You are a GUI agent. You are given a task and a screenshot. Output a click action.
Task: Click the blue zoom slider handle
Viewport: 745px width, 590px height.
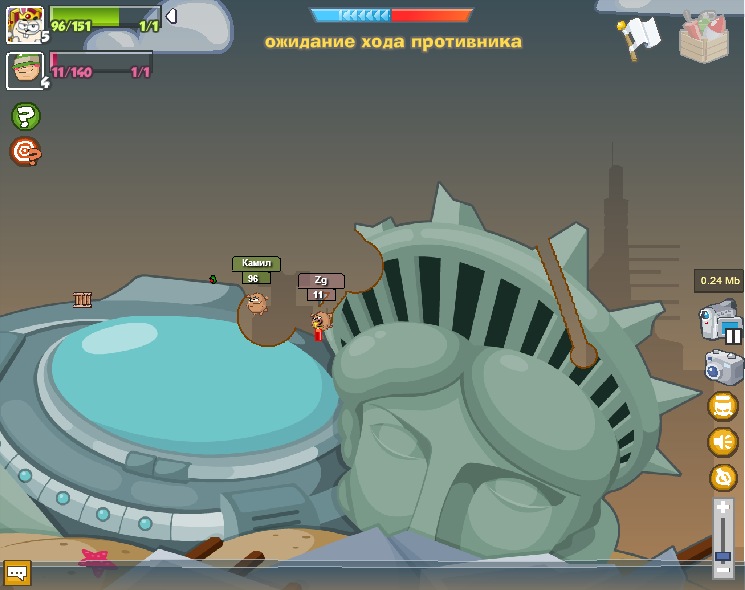tap(723, 556)
